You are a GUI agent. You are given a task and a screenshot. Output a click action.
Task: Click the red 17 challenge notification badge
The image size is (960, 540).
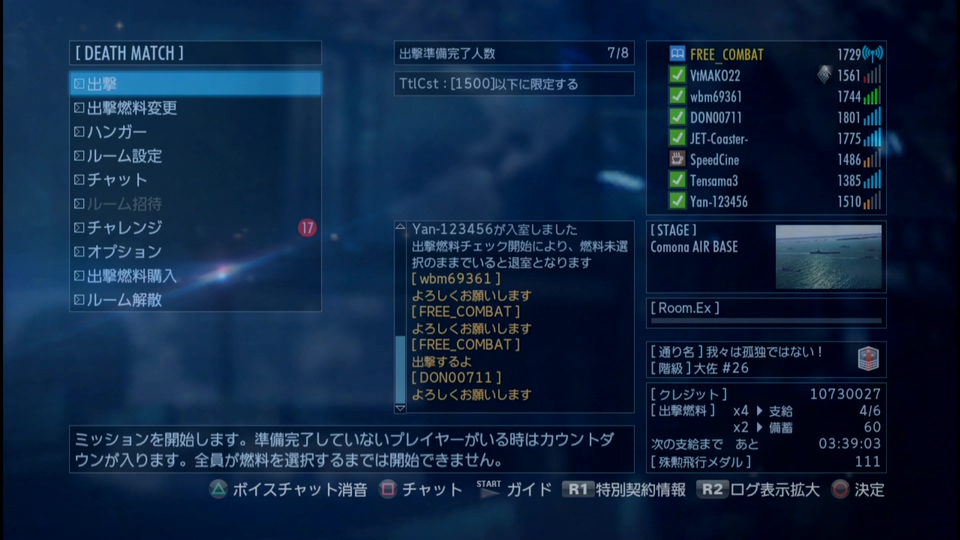pos(307,228)
